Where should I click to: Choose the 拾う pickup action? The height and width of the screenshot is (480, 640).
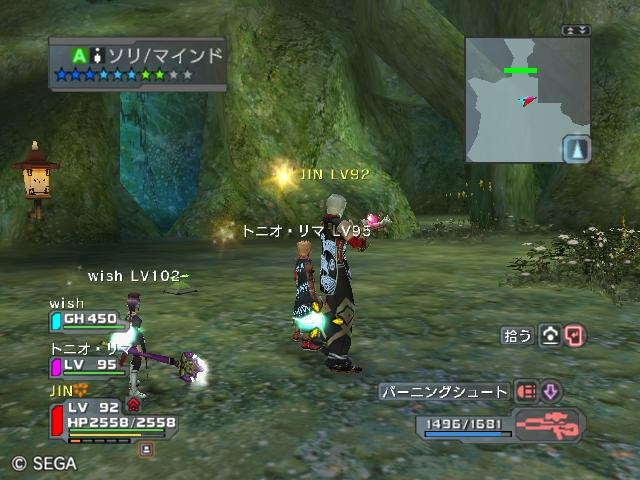(x=518, y=336)
